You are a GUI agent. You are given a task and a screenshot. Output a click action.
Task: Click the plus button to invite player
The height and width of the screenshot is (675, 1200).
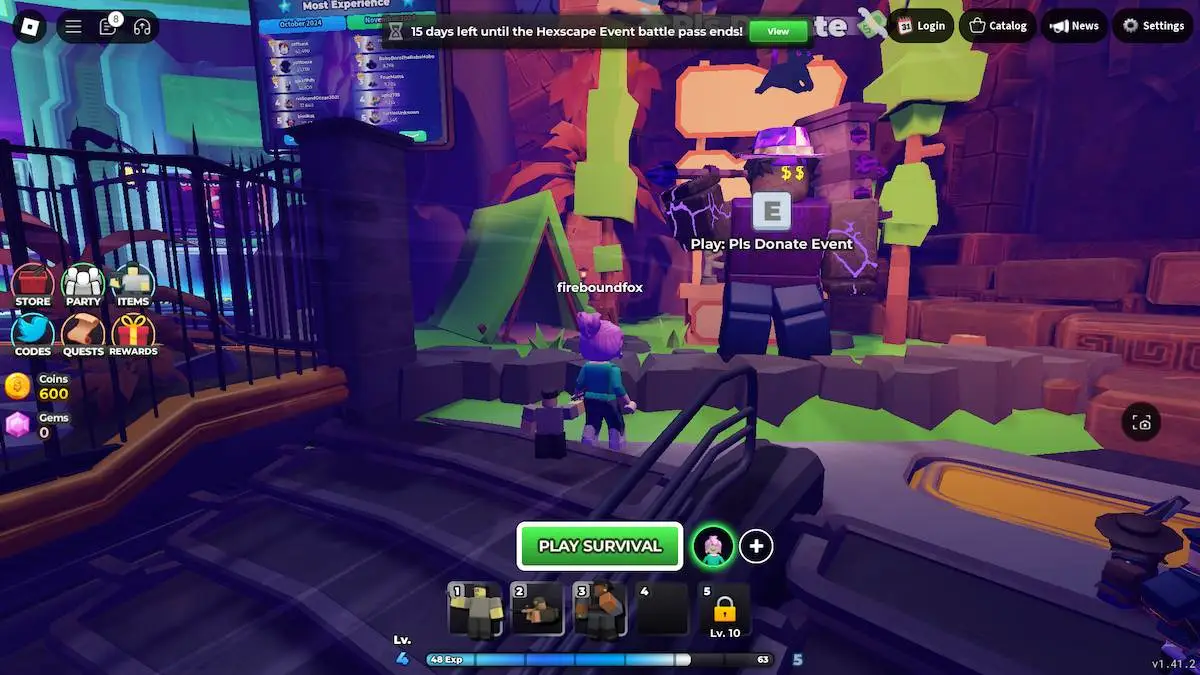pyautogui.click(x=756, y=546)
